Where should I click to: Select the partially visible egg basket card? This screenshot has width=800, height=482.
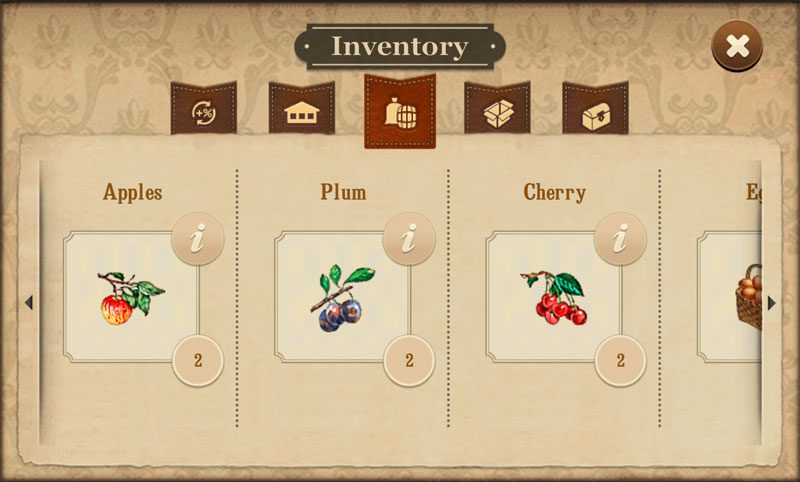[735, 297]
